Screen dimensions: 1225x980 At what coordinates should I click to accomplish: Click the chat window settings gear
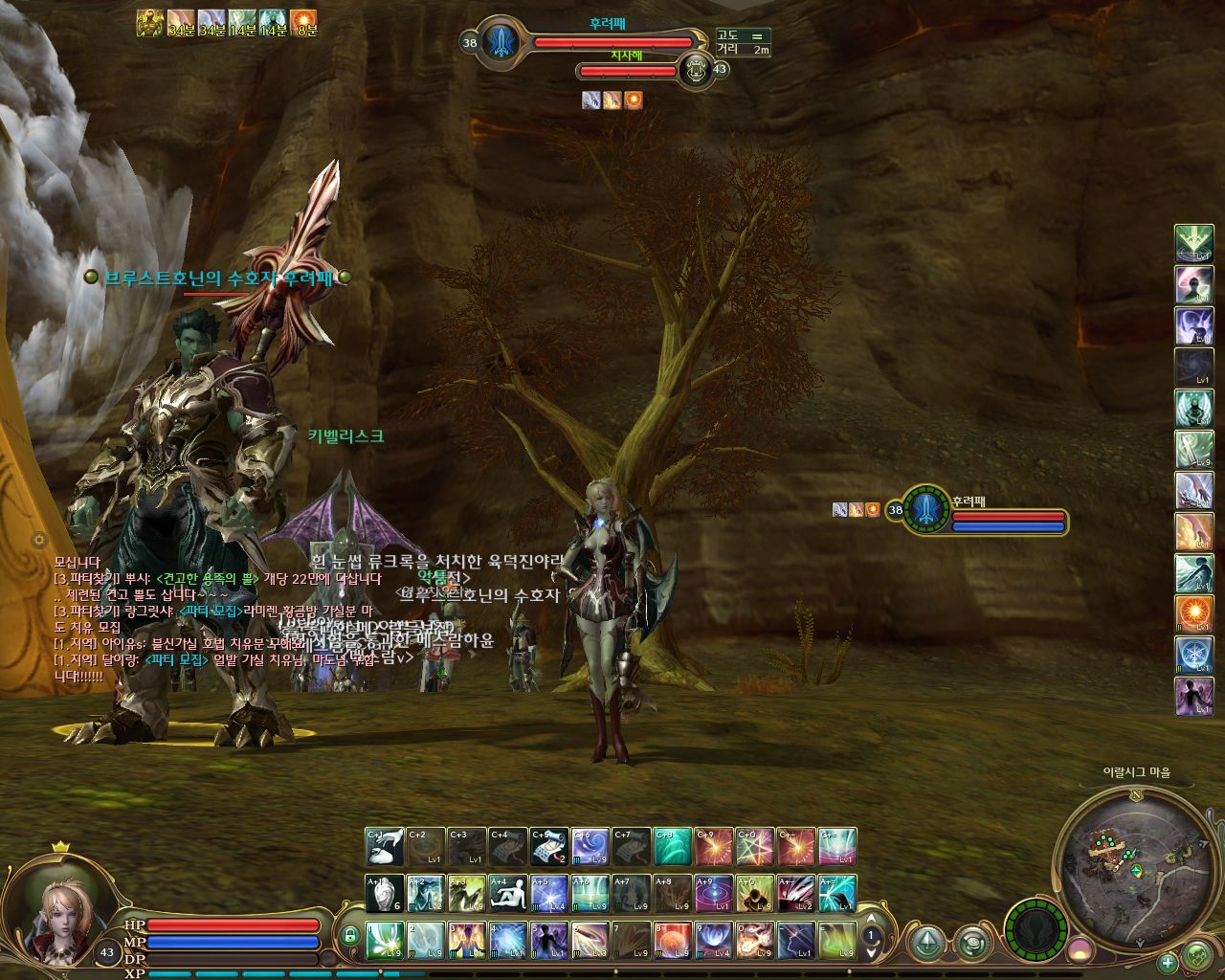point(39,540)
